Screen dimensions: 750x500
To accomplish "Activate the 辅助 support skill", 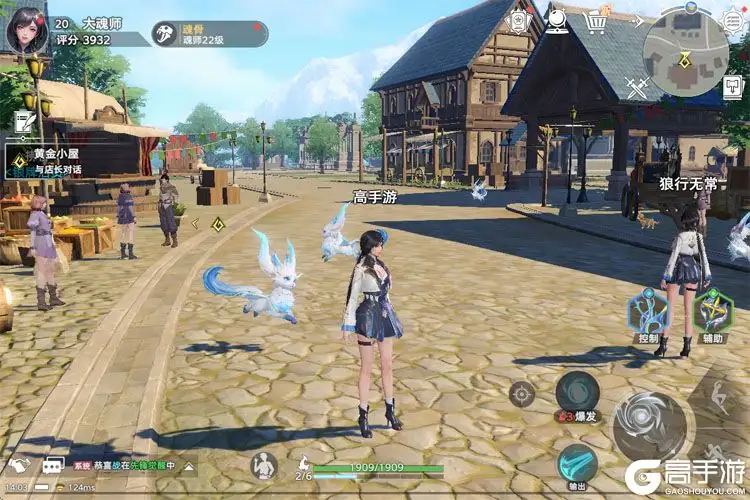I will coord(713,313).
